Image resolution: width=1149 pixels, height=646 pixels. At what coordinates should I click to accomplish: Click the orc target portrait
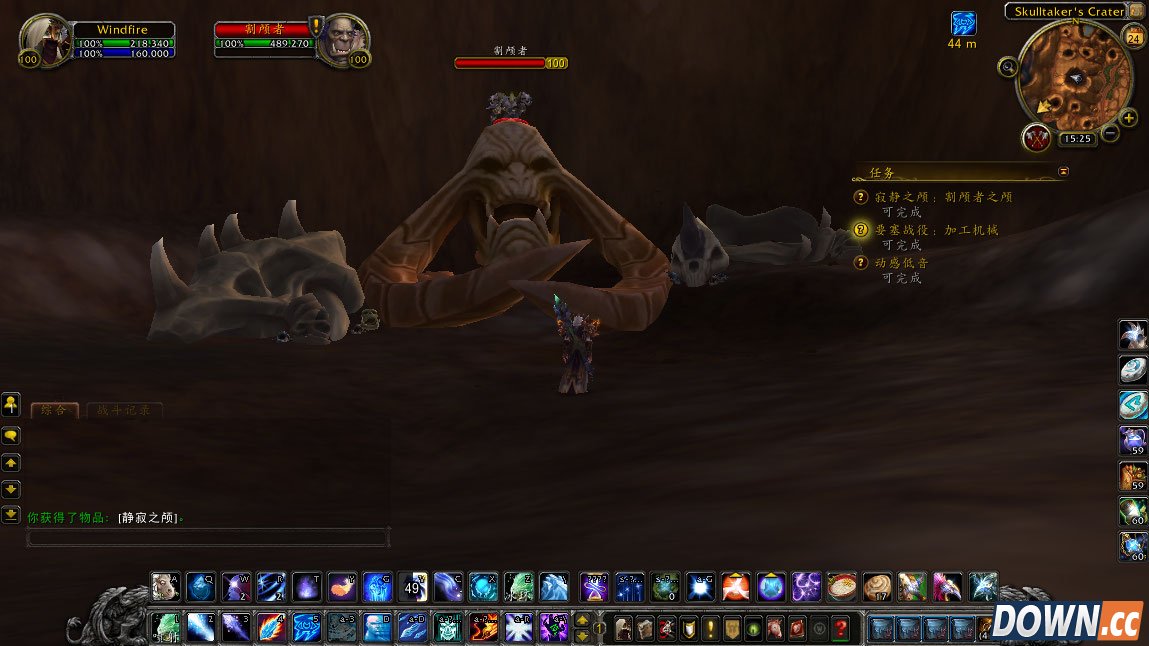tap(343, 39)
